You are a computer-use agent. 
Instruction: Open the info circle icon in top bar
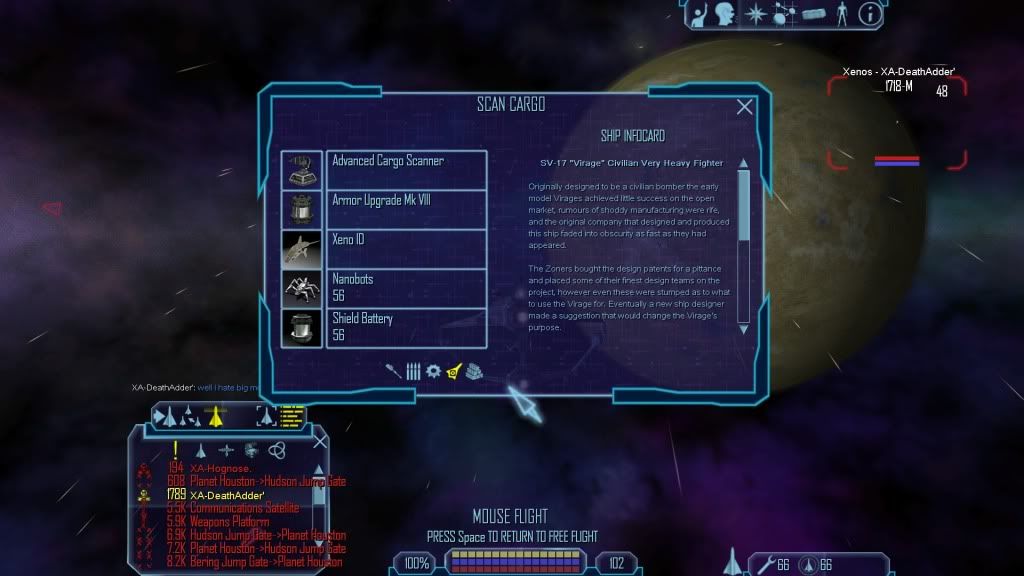[870, 15]
